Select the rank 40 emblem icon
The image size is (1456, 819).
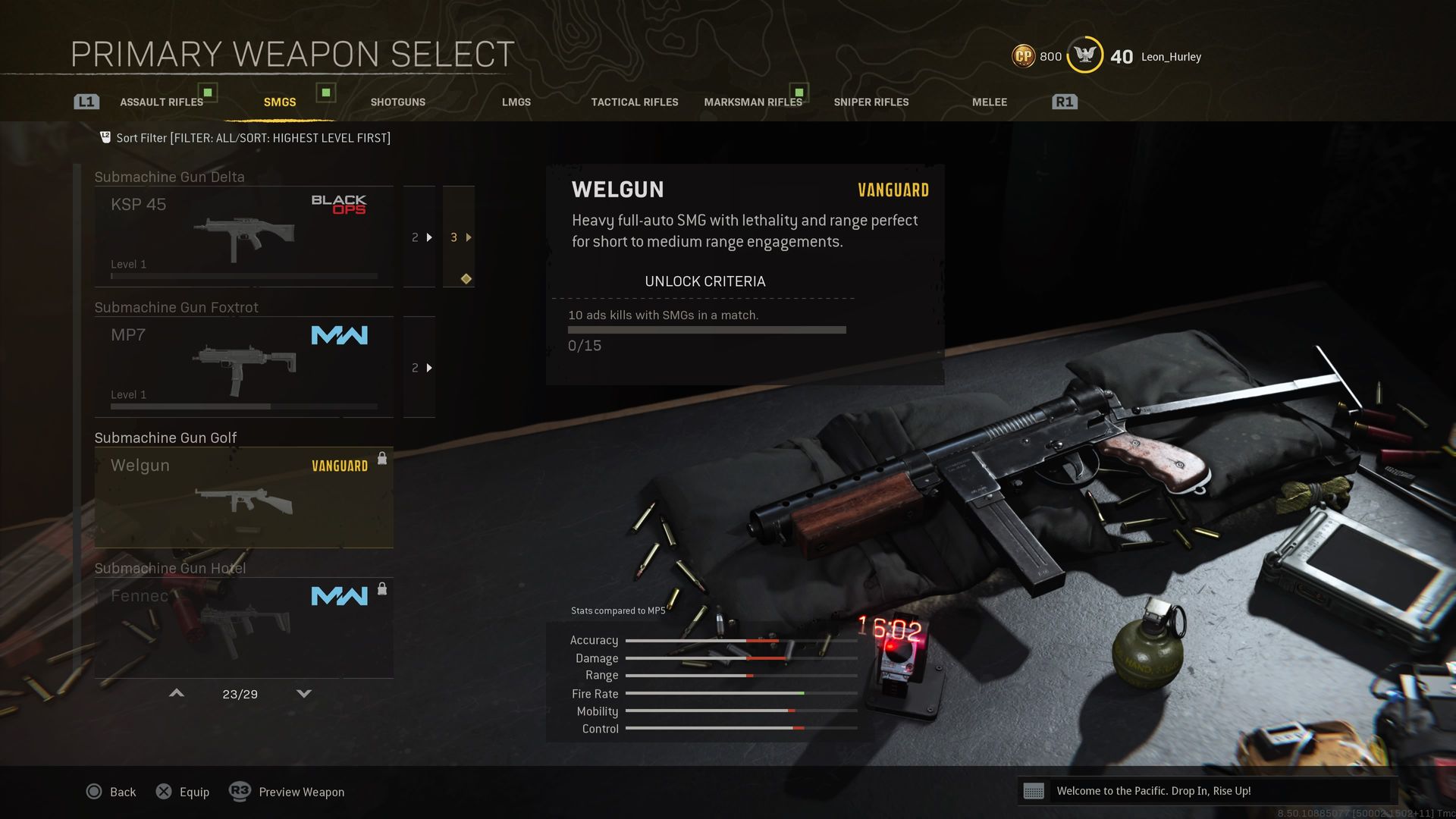1084,55
